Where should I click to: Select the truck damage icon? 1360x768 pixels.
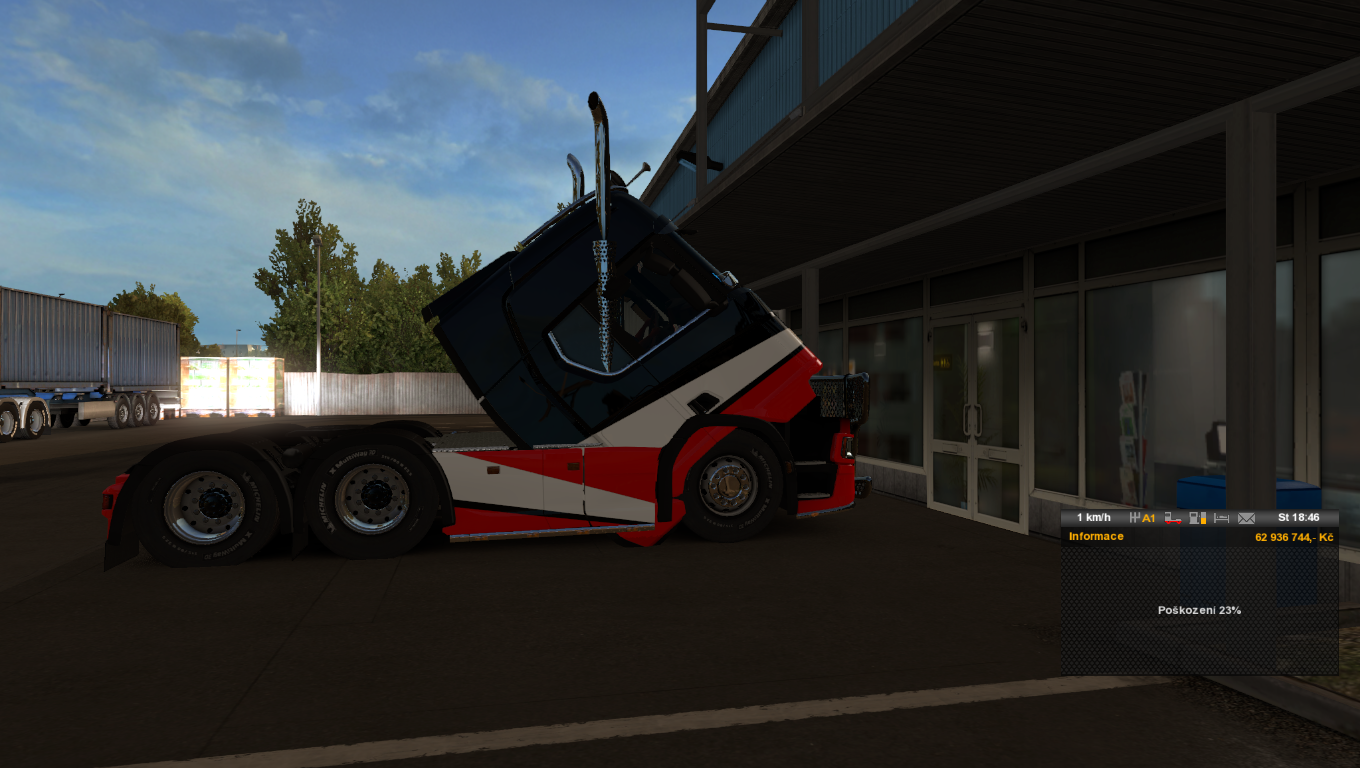click(1173, 518)
